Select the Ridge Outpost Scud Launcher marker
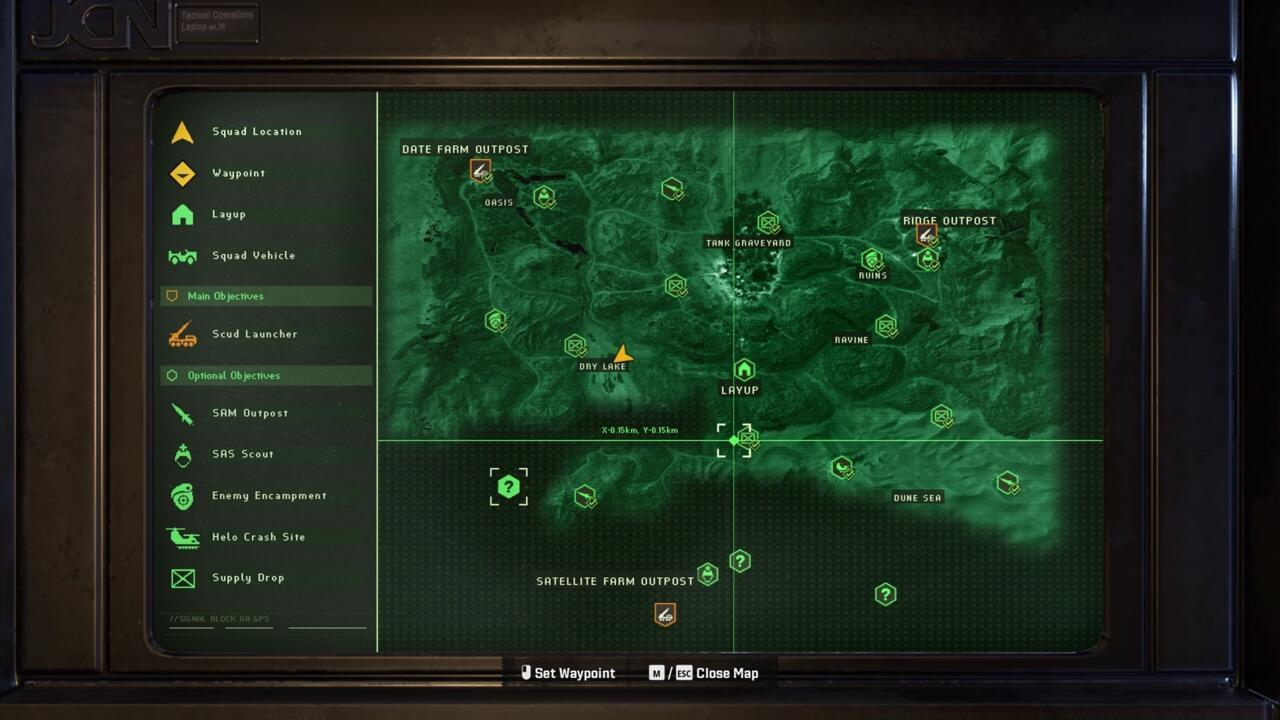The height and width of the screenshot is (720, 1280). 926,235
